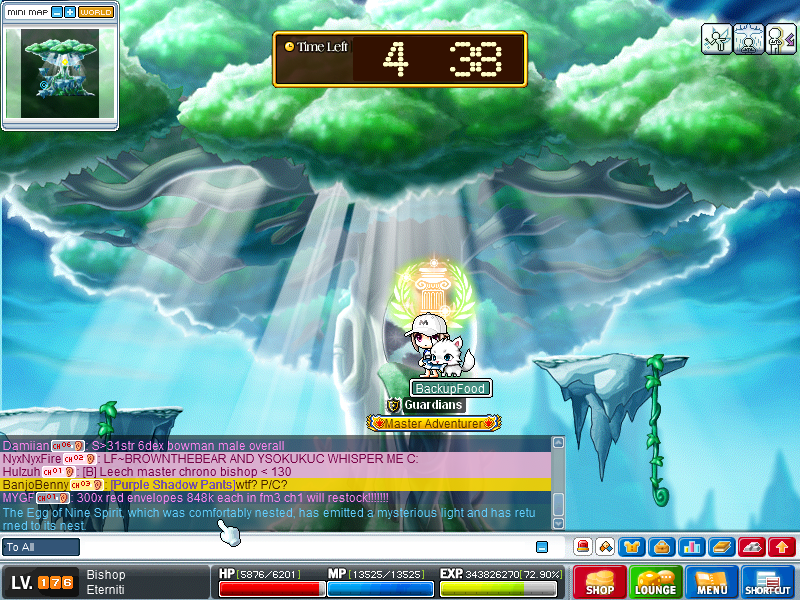The height and width of the screenshot is (600, 800).
Task: Click the minimap's plus button
Action: tap(70, 12)
